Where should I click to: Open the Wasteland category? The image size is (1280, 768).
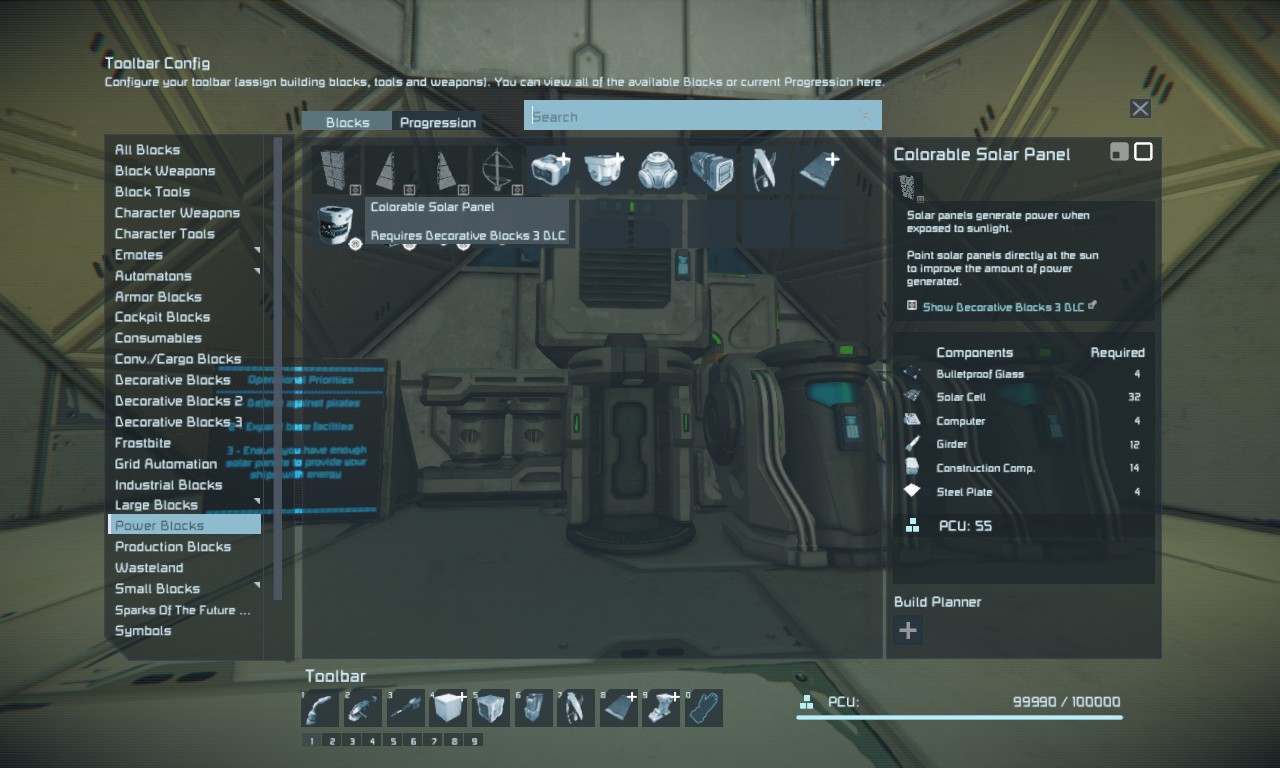[x=148, y=568]
